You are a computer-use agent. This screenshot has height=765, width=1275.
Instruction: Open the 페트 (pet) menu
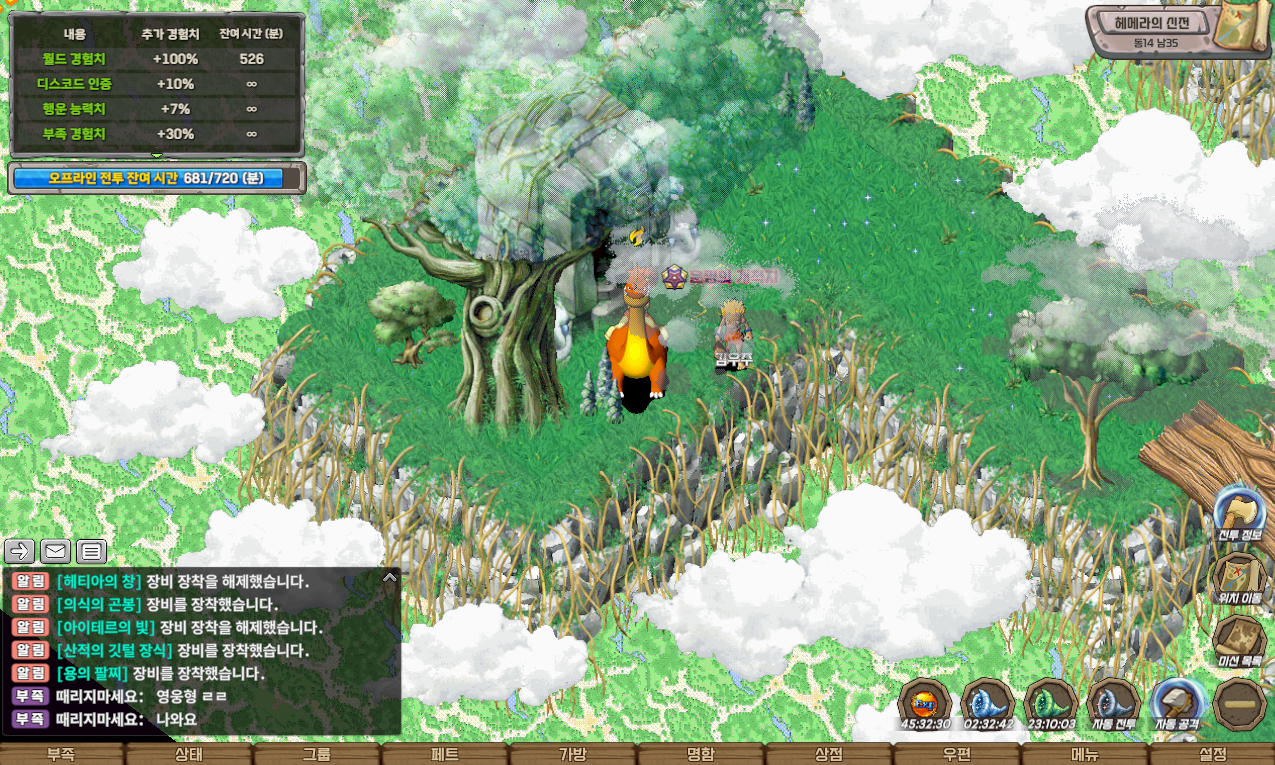point(445,754)
